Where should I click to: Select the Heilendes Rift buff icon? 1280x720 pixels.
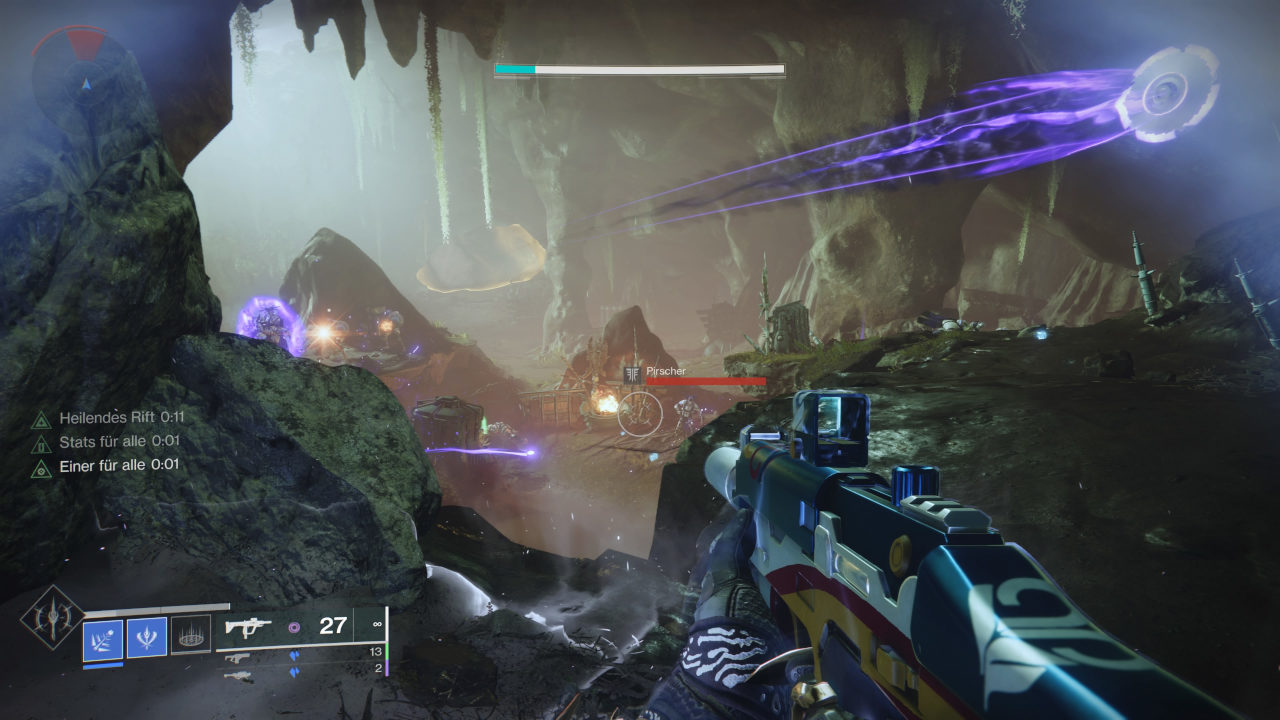pyautogui.click(x=41, y=419)
